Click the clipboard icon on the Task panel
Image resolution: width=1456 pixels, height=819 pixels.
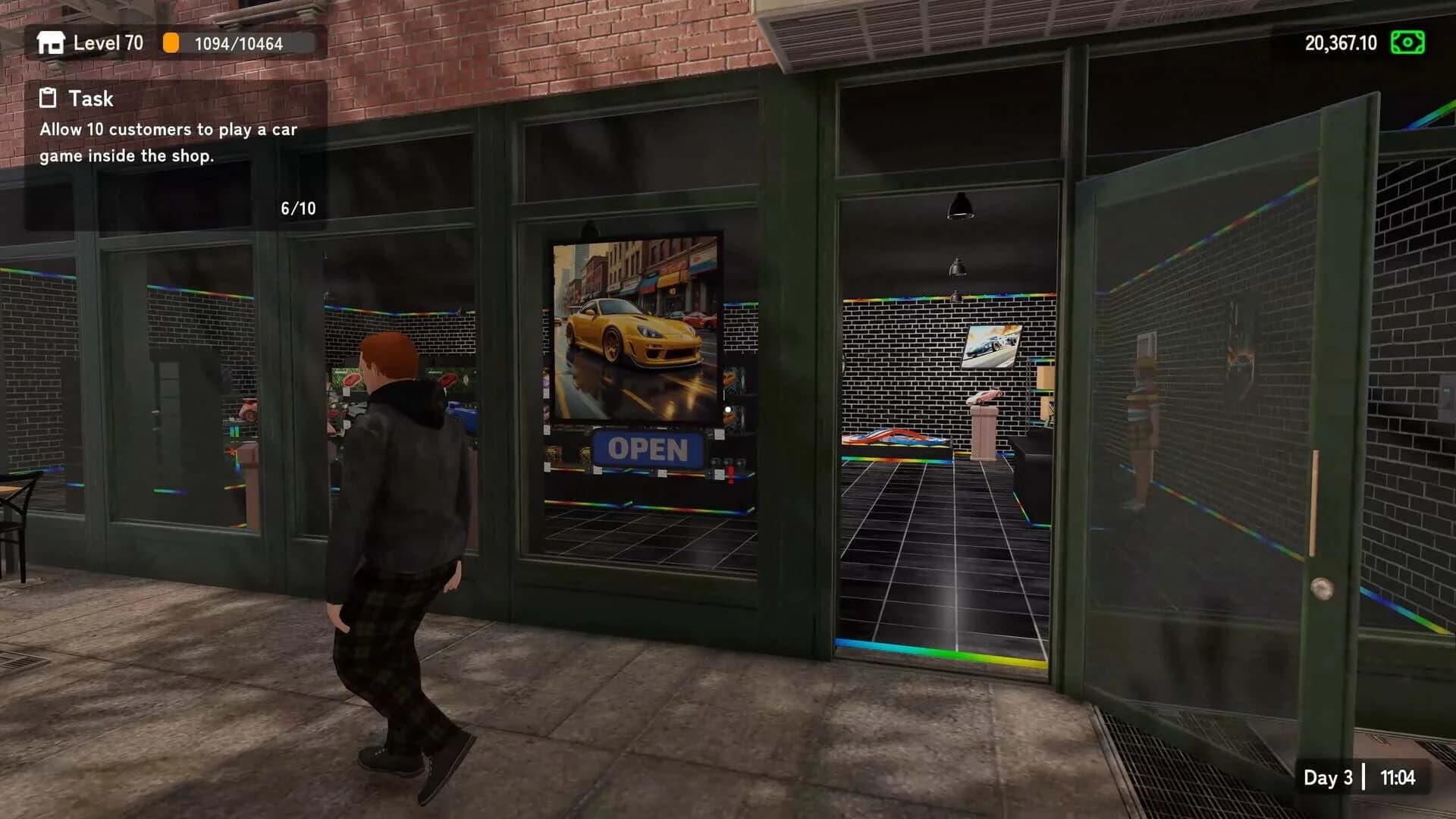coord(47,98)
